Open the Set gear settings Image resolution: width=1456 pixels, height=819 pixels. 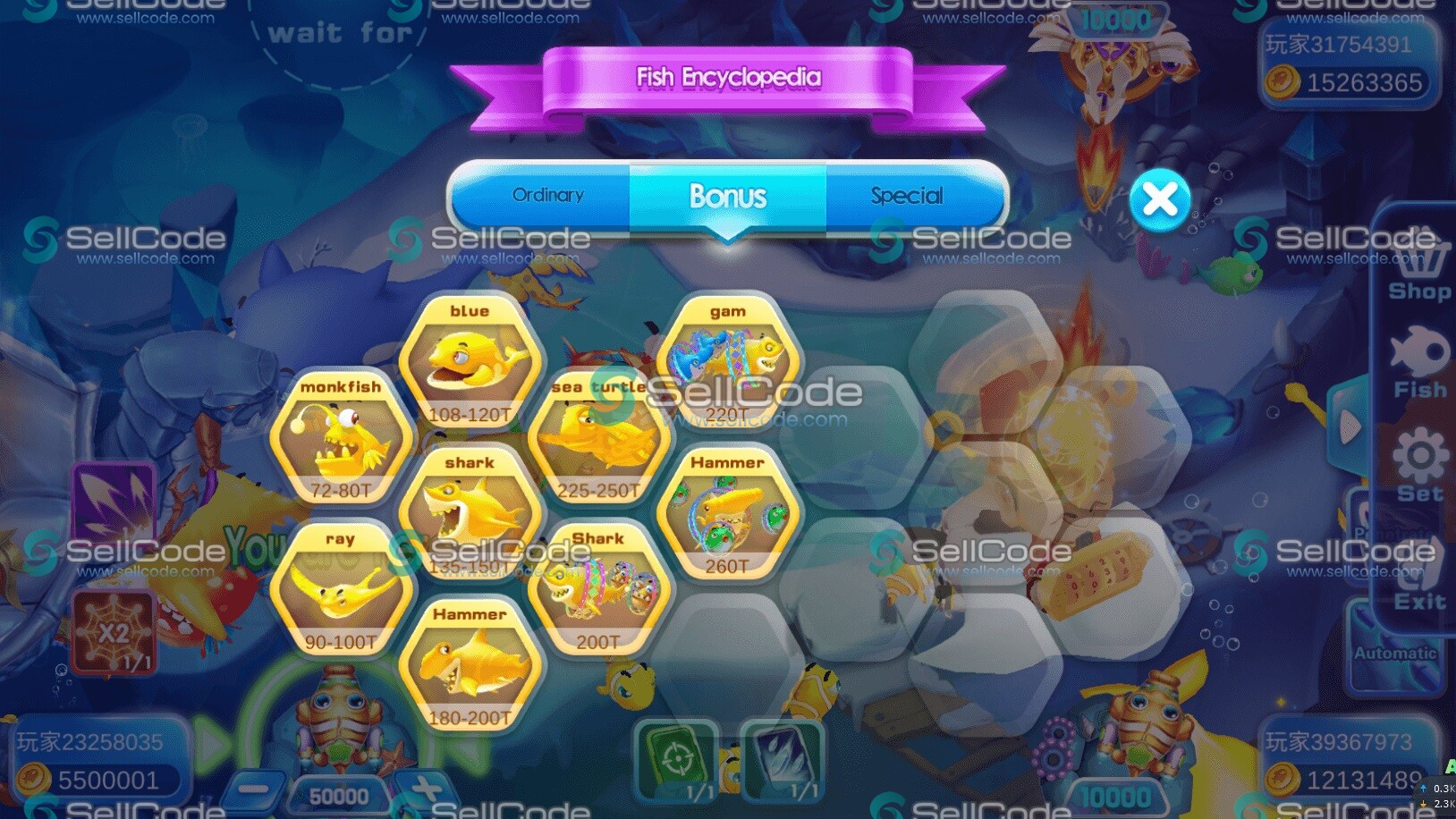[1418, 465]
